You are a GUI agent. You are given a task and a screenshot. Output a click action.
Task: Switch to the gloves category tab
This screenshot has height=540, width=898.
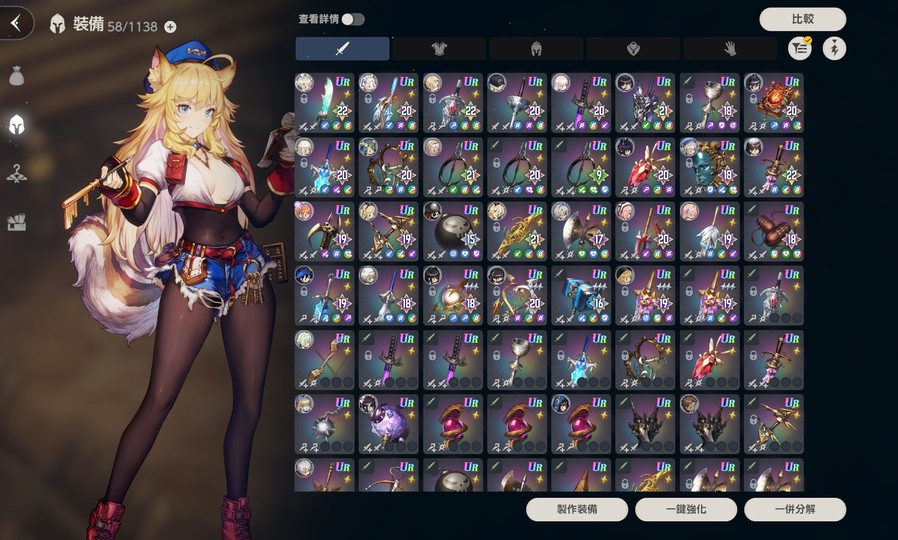coord(730,48)
